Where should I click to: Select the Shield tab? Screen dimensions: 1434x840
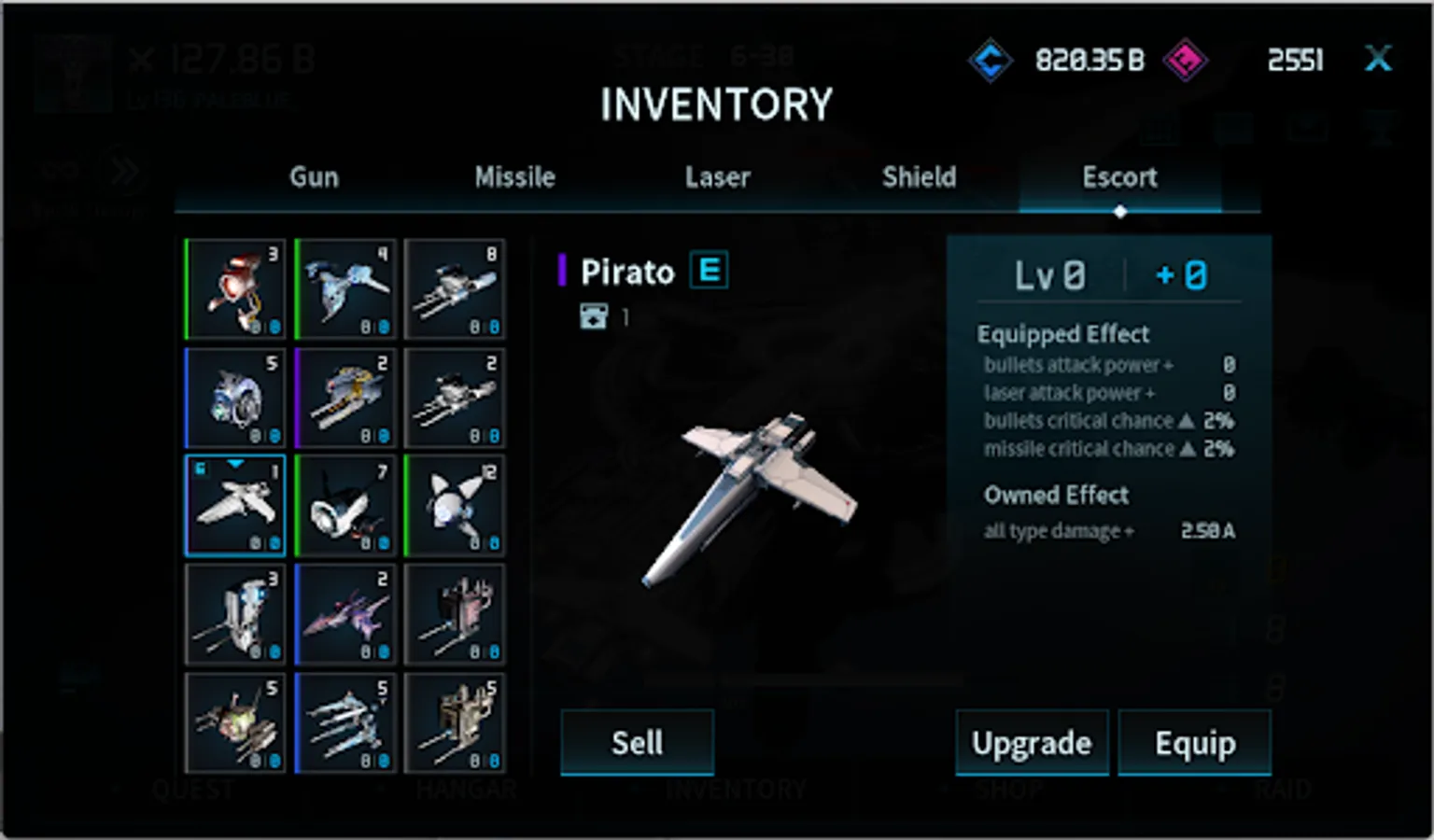[x=919, y=176]
